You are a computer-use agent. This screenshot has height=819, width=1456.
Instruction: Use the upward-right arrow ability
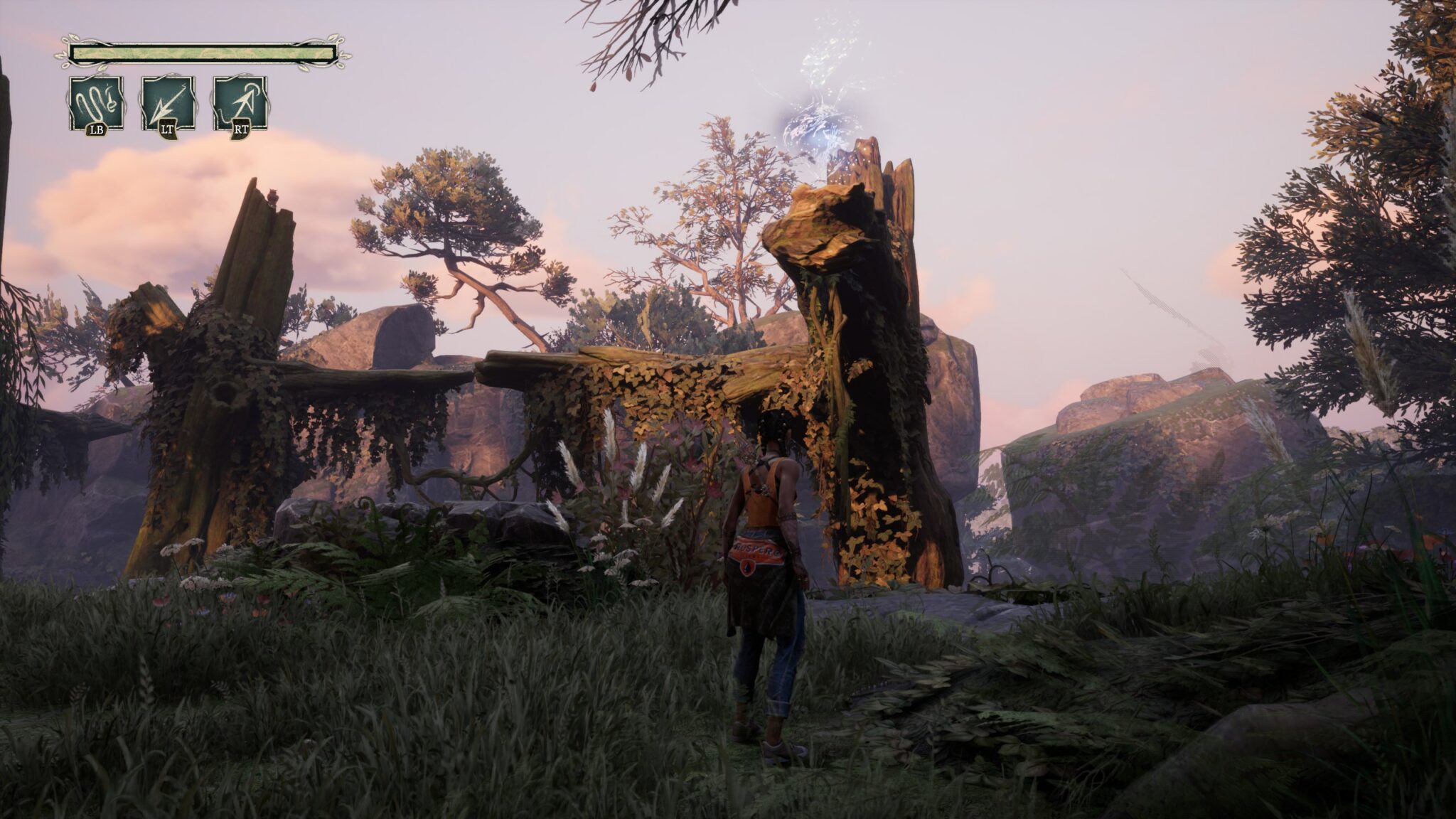(240, 103)
